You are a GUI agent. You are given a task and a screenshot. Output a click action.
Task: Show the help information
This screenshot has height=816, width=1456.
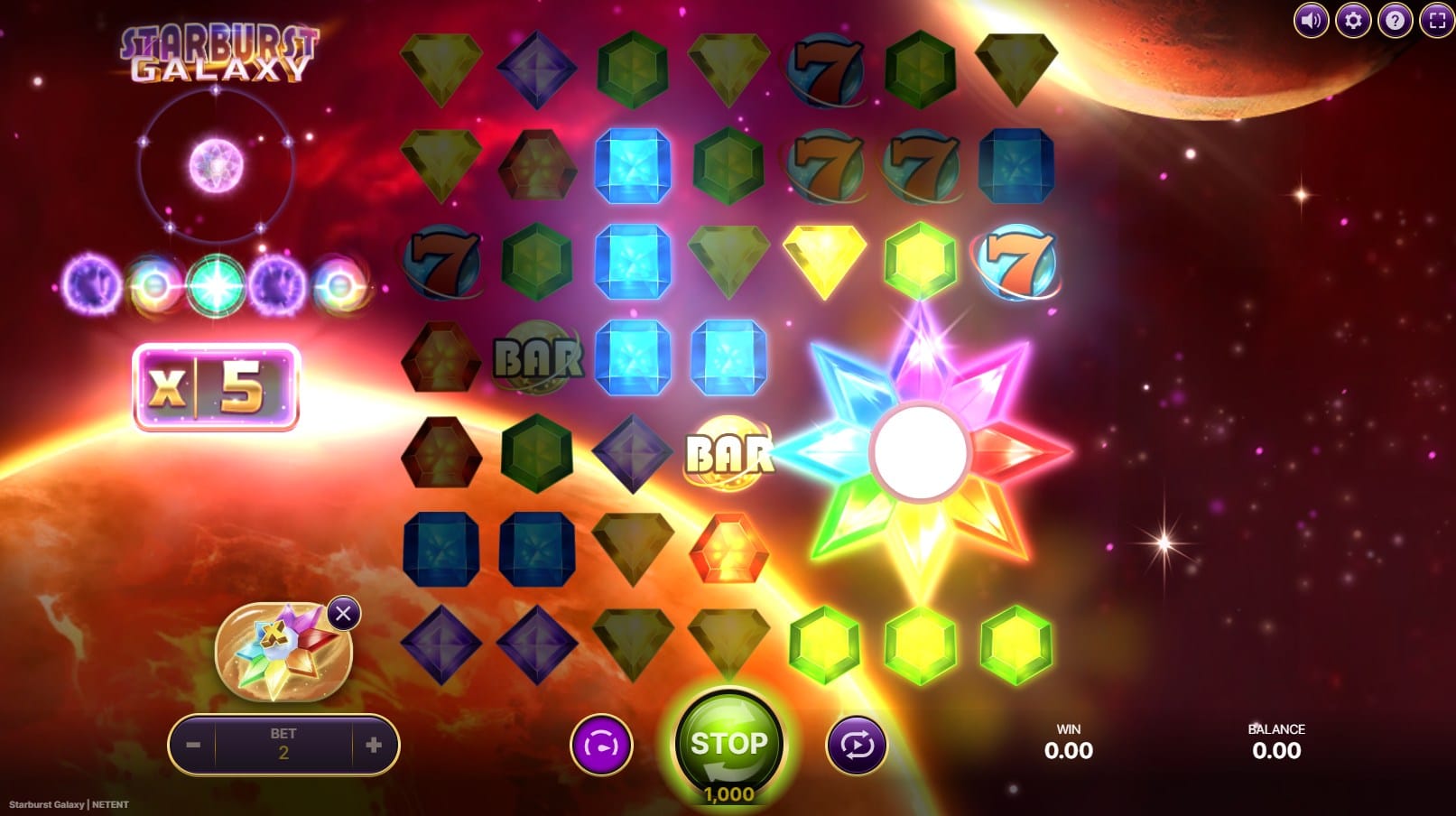(x=1395, y=20)
